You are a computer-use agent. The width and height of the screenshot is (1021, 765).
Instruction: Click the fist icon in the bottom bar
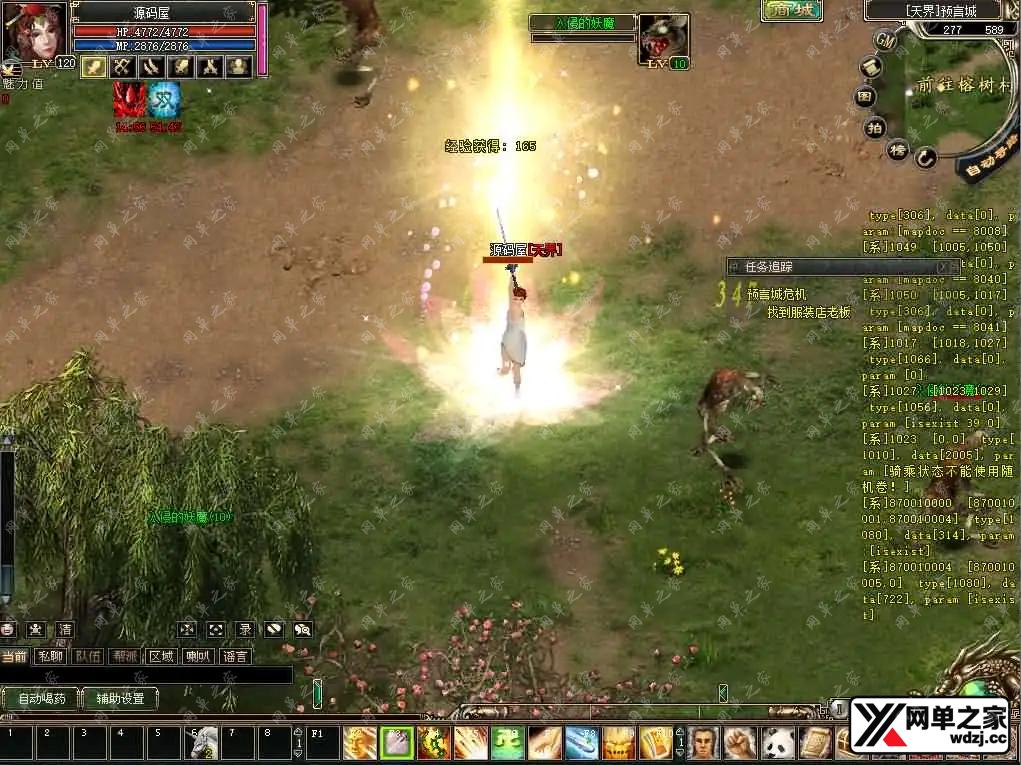[x=740, y=743]
